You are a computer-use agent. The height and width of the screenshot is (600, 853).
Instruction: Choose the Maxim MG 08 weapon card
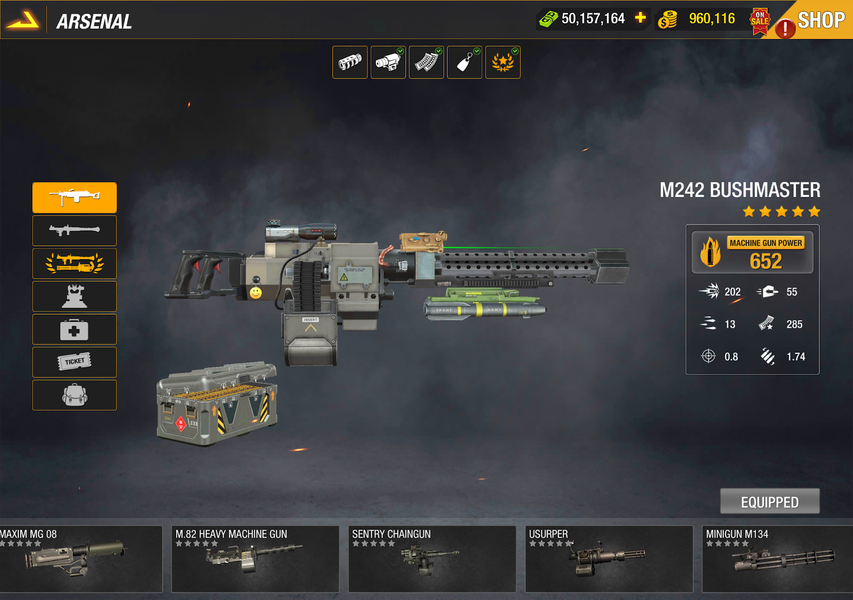pos(80,559)
